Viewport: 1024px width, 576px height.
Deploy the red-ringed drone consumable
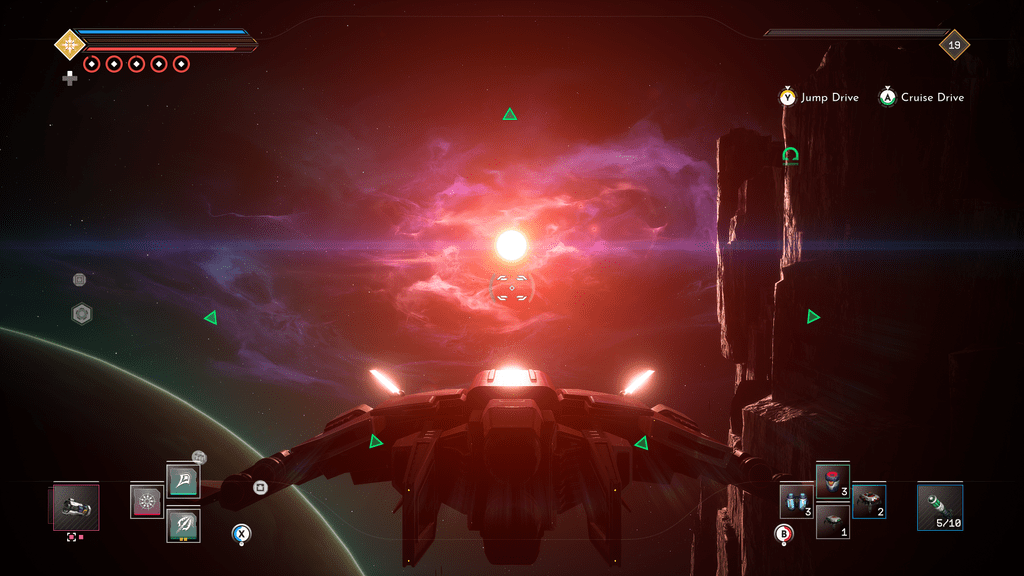coord(869,501)
